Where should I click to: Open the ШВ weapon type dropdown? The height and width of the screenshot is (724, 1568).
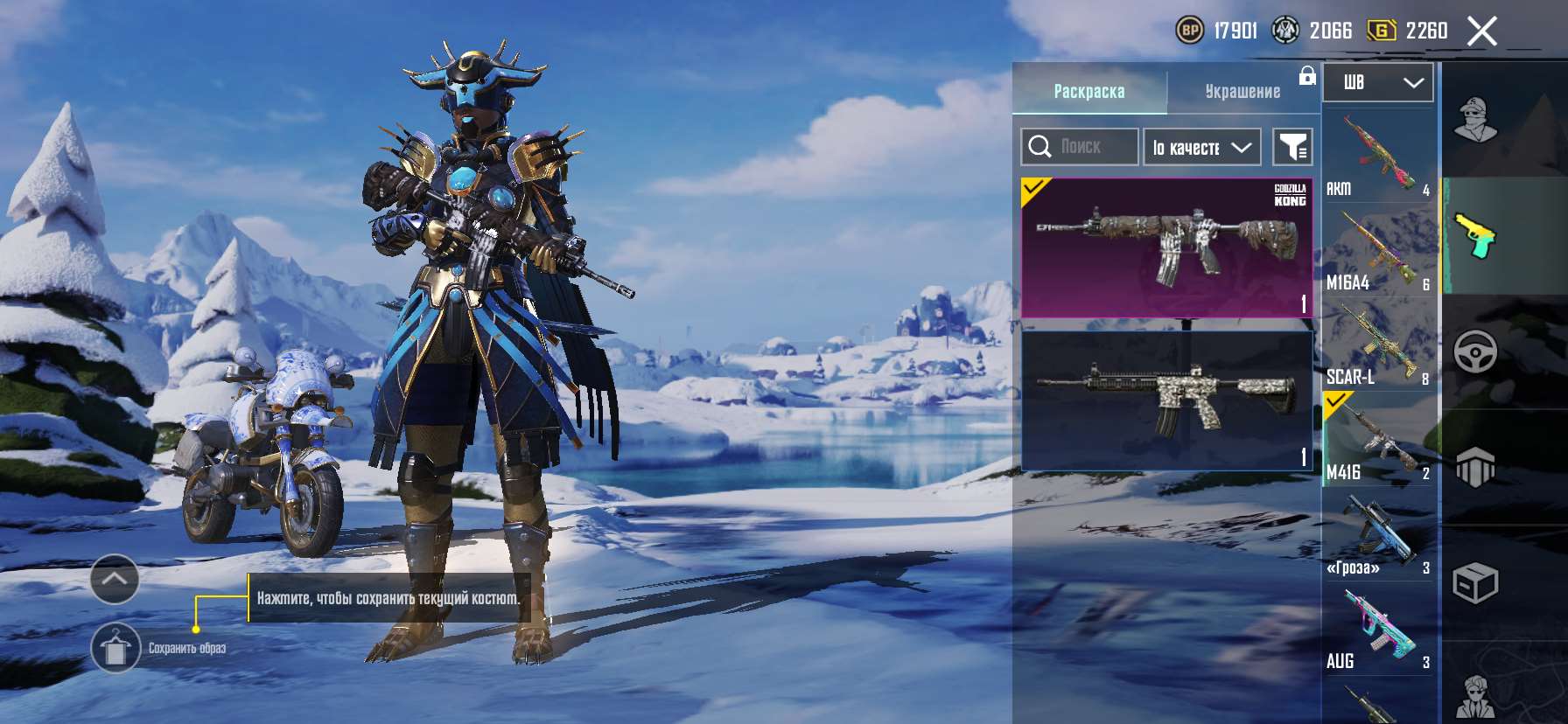[x=1377, y=83]
